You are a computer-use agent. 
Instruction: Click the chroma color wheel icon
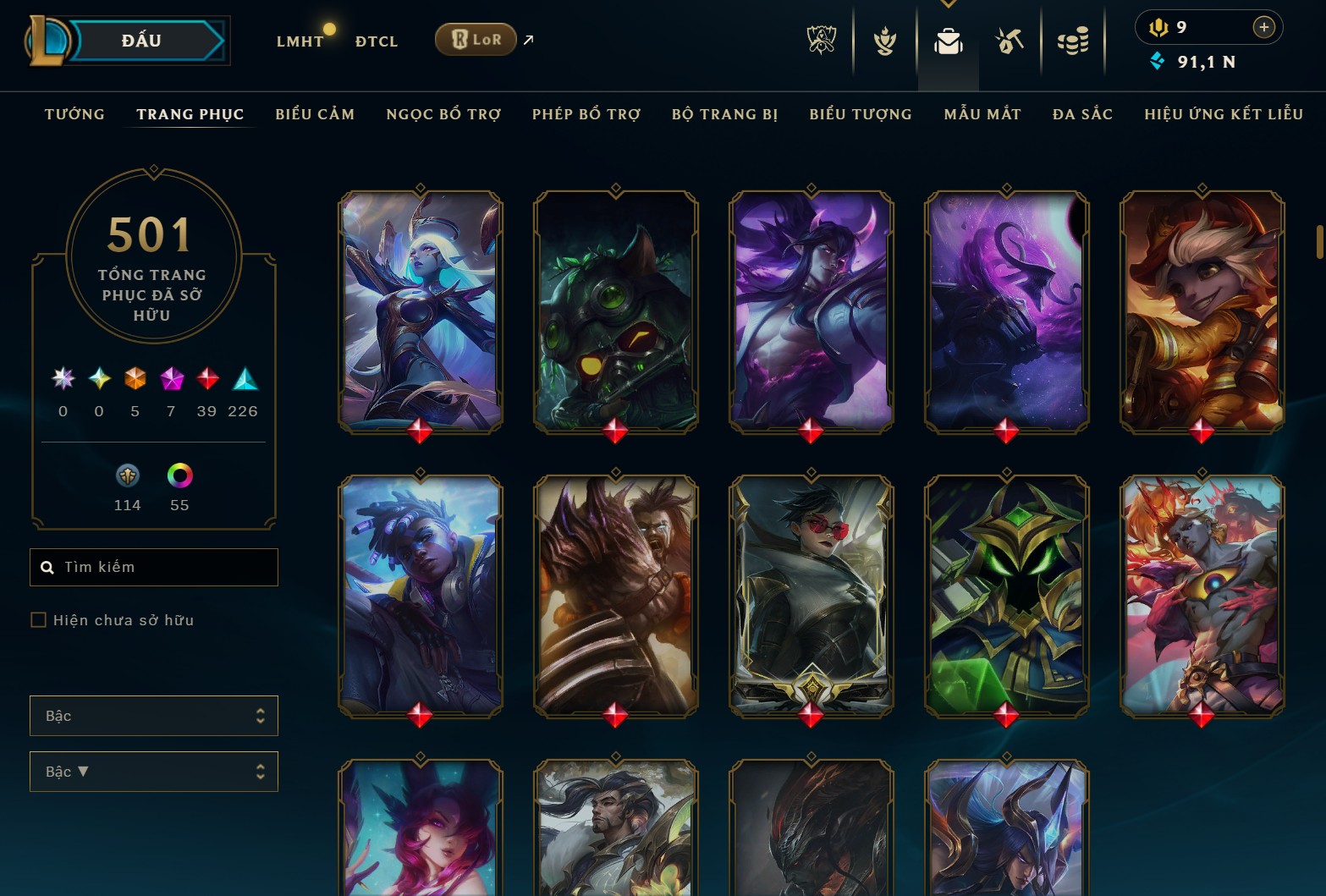click(x=179, y=475)
